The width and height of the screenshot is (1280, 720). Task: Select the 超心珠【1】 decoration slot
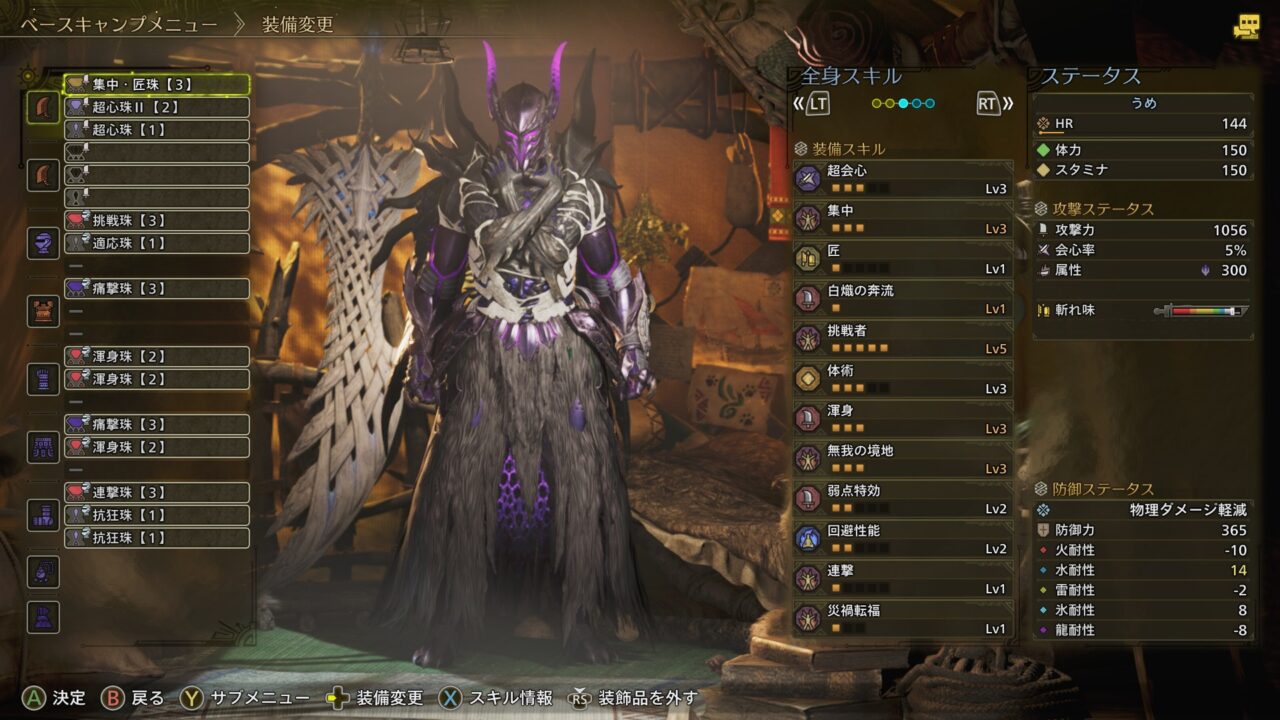pos(157,130)
